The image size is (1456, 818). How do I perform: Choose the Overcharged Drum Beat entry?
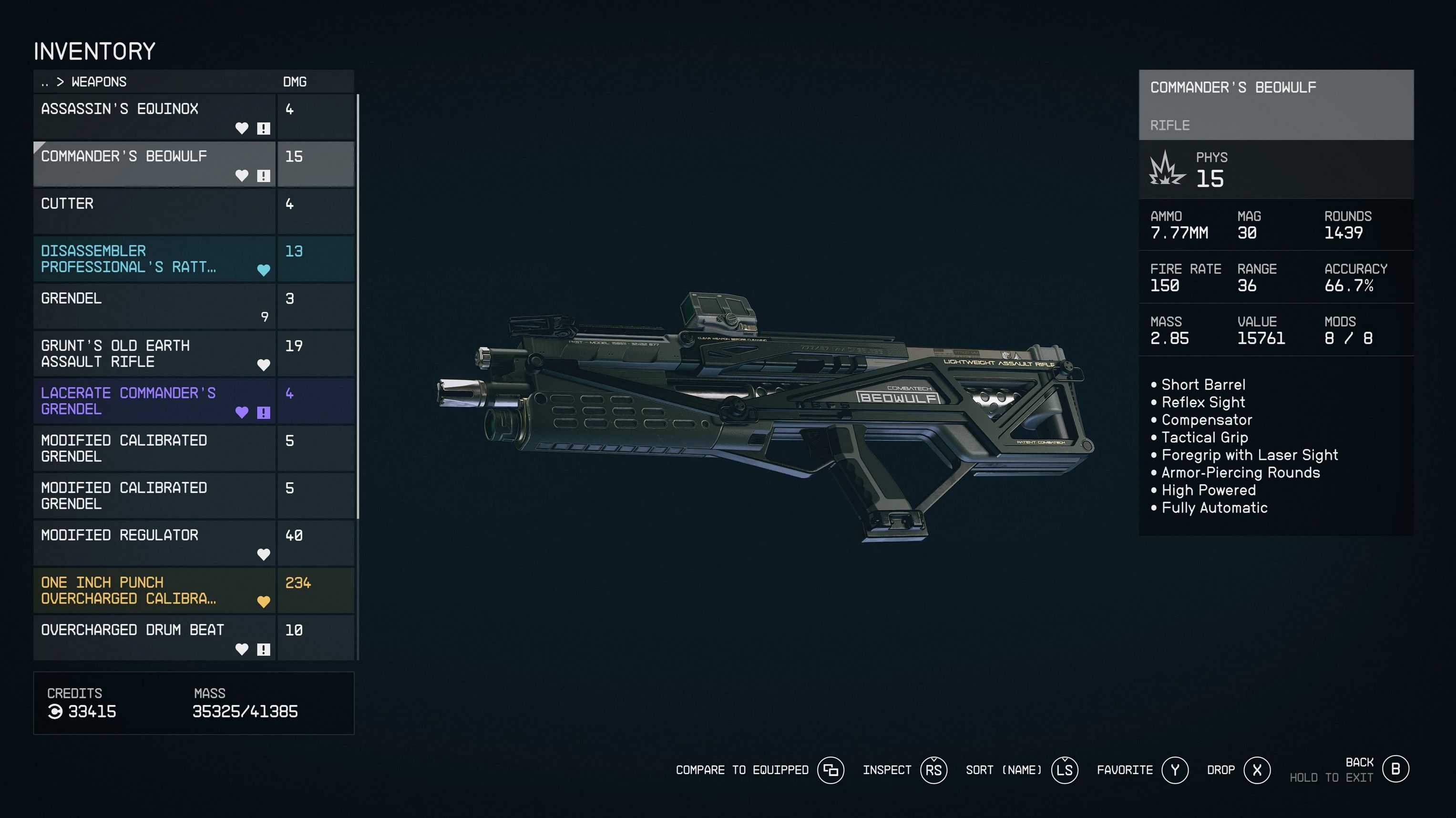coord(154,638)
